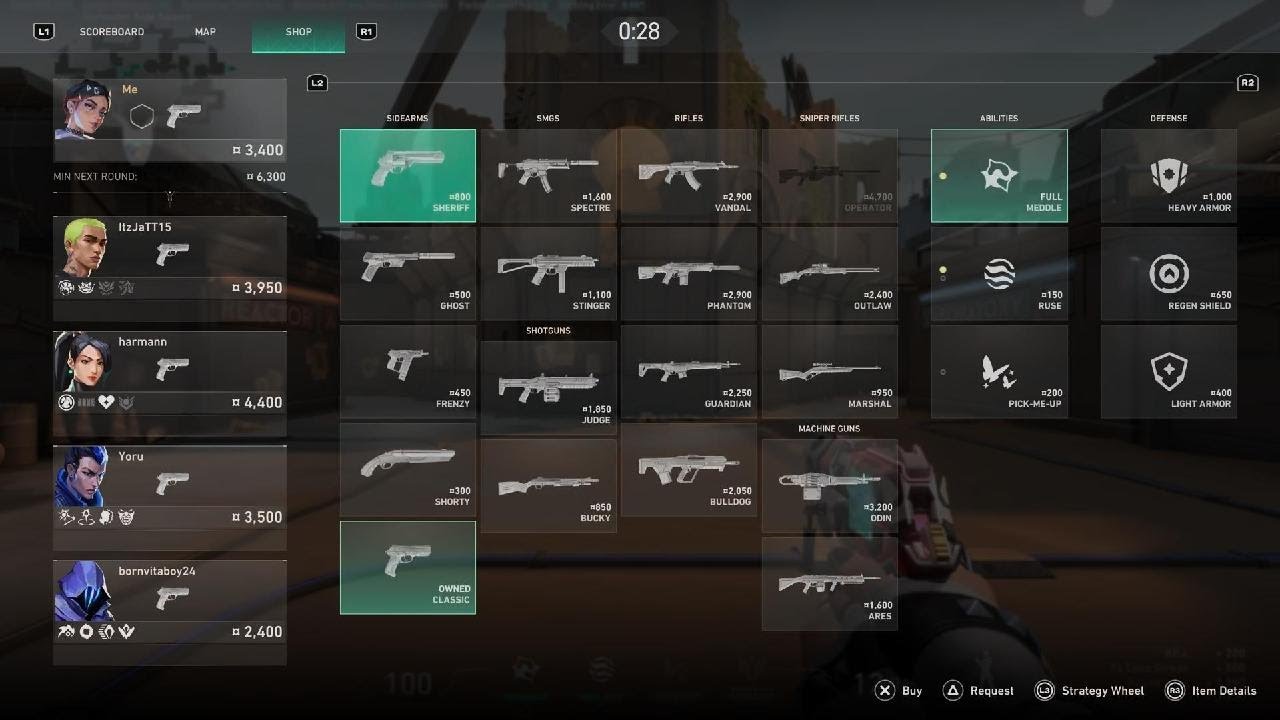Image resolution: width=1280 pixels, height=720 pixels.
Task: Select the Shop tab
Action: pyautogui.click(x=298, y=32)
